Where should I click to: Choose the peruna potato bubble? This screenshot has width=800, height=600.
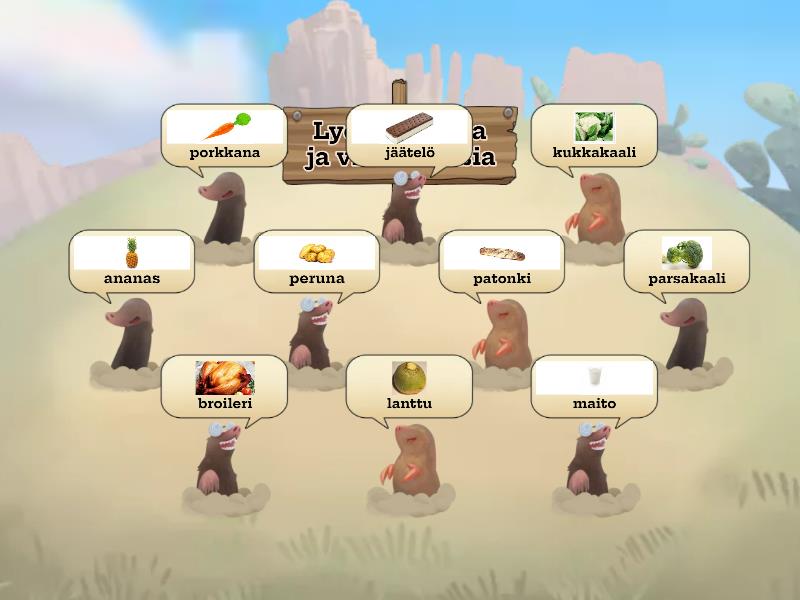tap(317, 262)
